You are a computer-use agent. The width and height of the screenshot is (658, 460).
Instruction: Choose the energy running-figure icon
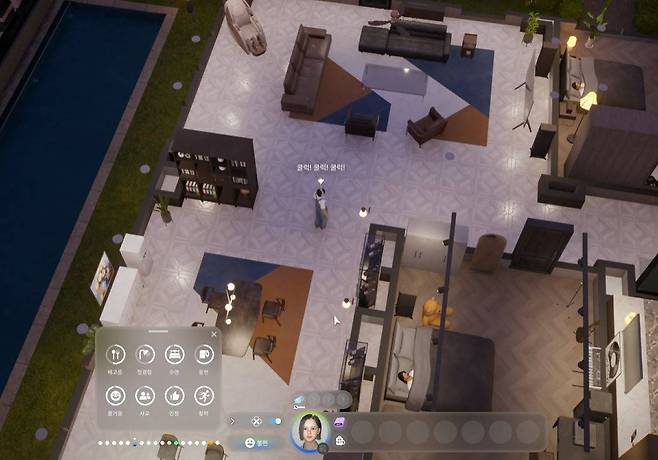(x=203, y=394)
